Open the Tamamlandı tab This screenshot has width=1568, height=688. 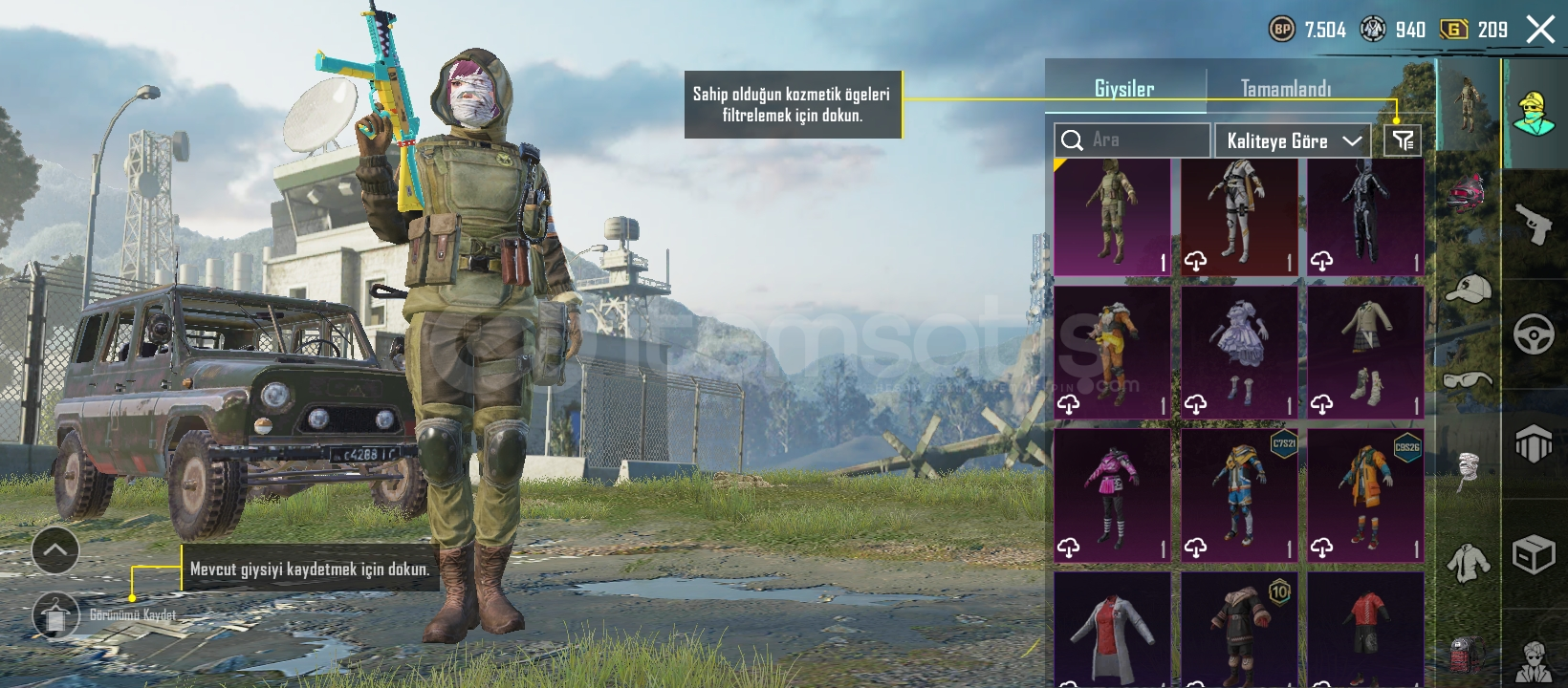(x=1285, y=89)
